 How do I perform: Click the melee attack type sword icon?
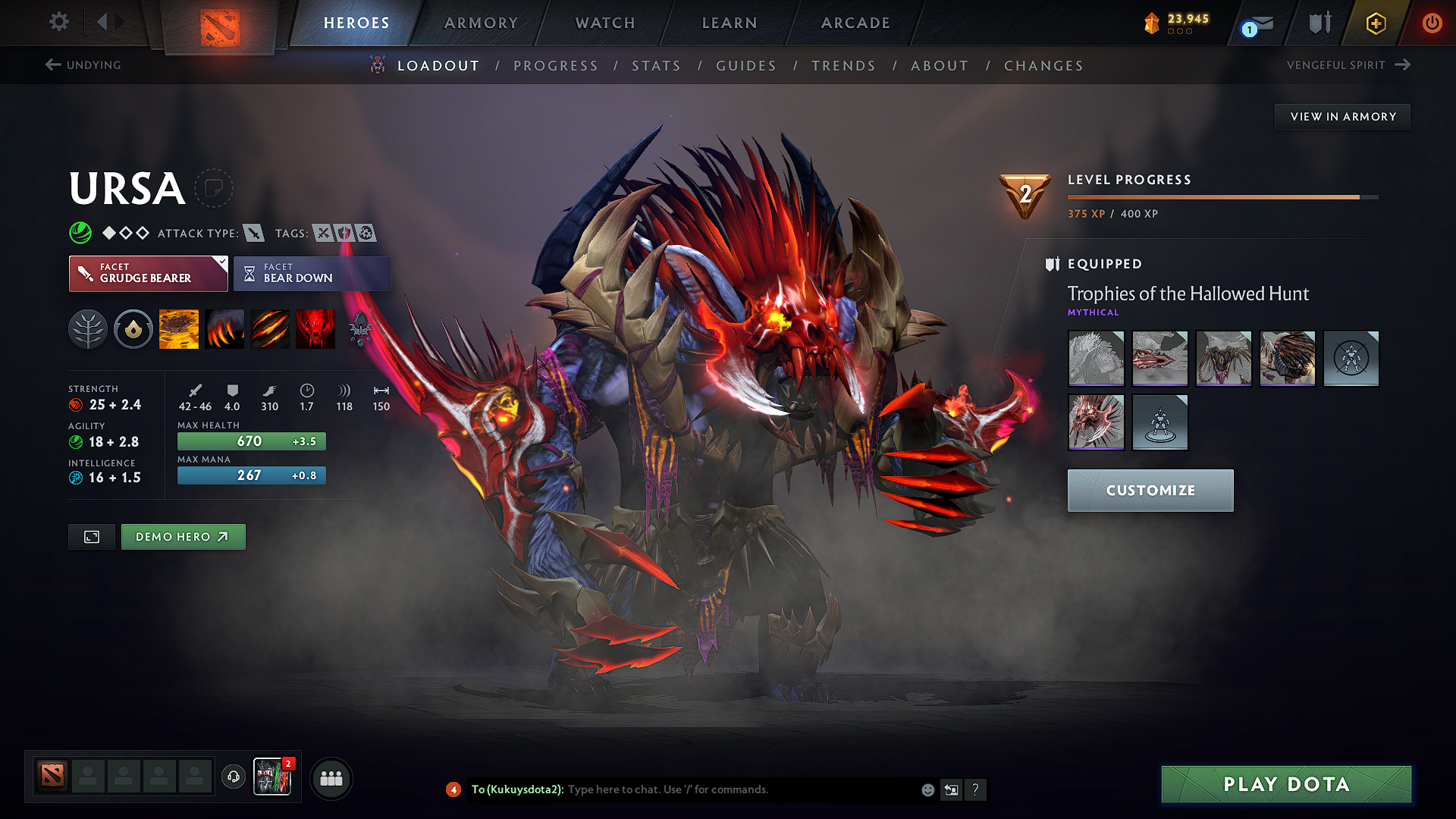pyautogui.click(x=253, y=233)
